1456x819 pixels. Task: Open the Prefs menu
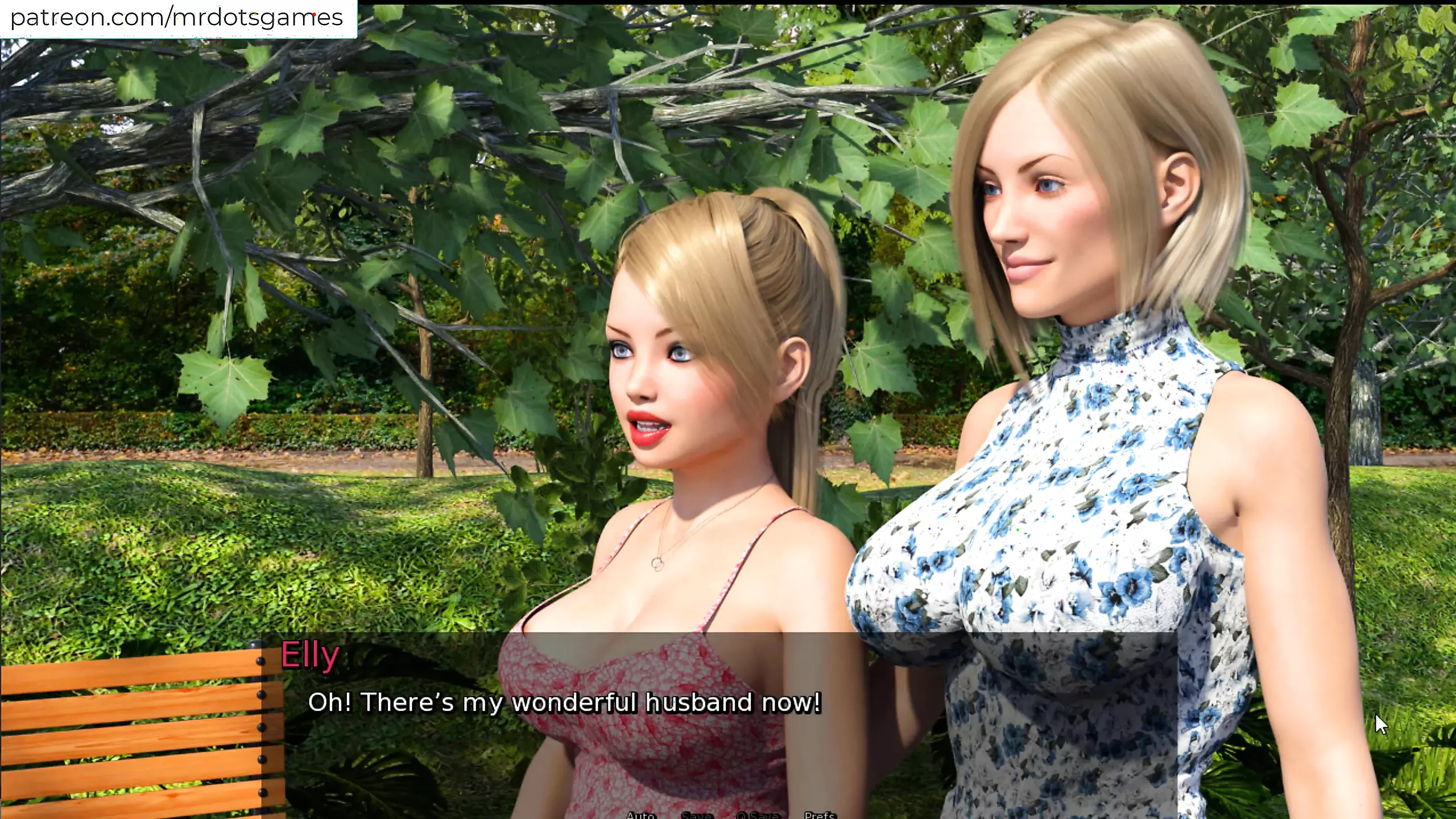820,814
